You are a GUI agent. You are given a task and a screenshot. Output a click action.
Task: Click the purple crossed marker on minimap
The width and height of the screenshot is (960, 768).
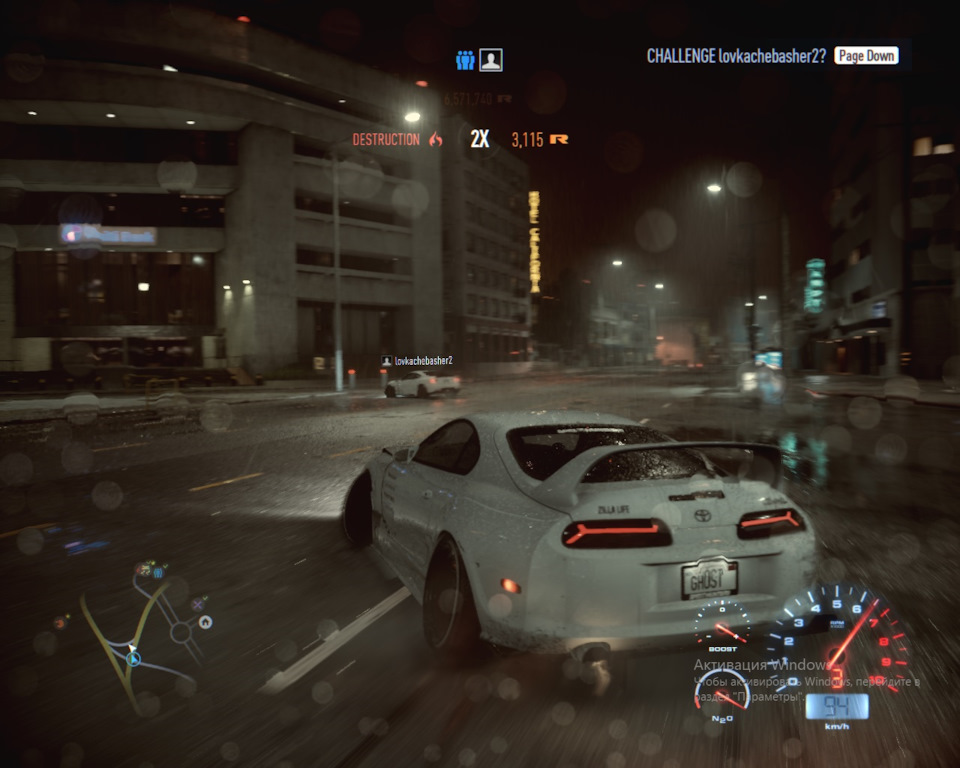click(198, 603)
